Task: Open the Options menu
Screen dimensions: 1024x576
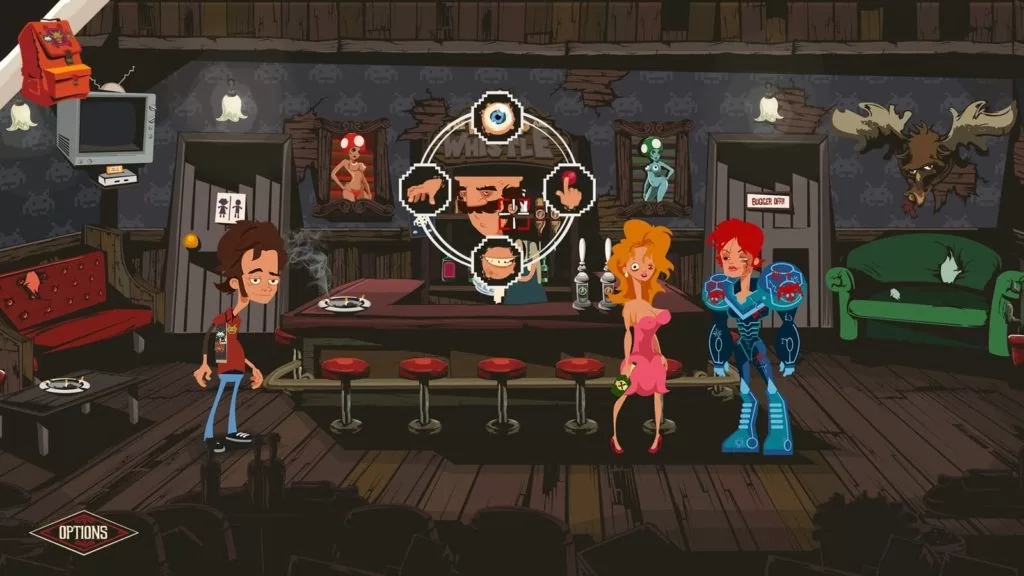Action: tap(84, 533)
